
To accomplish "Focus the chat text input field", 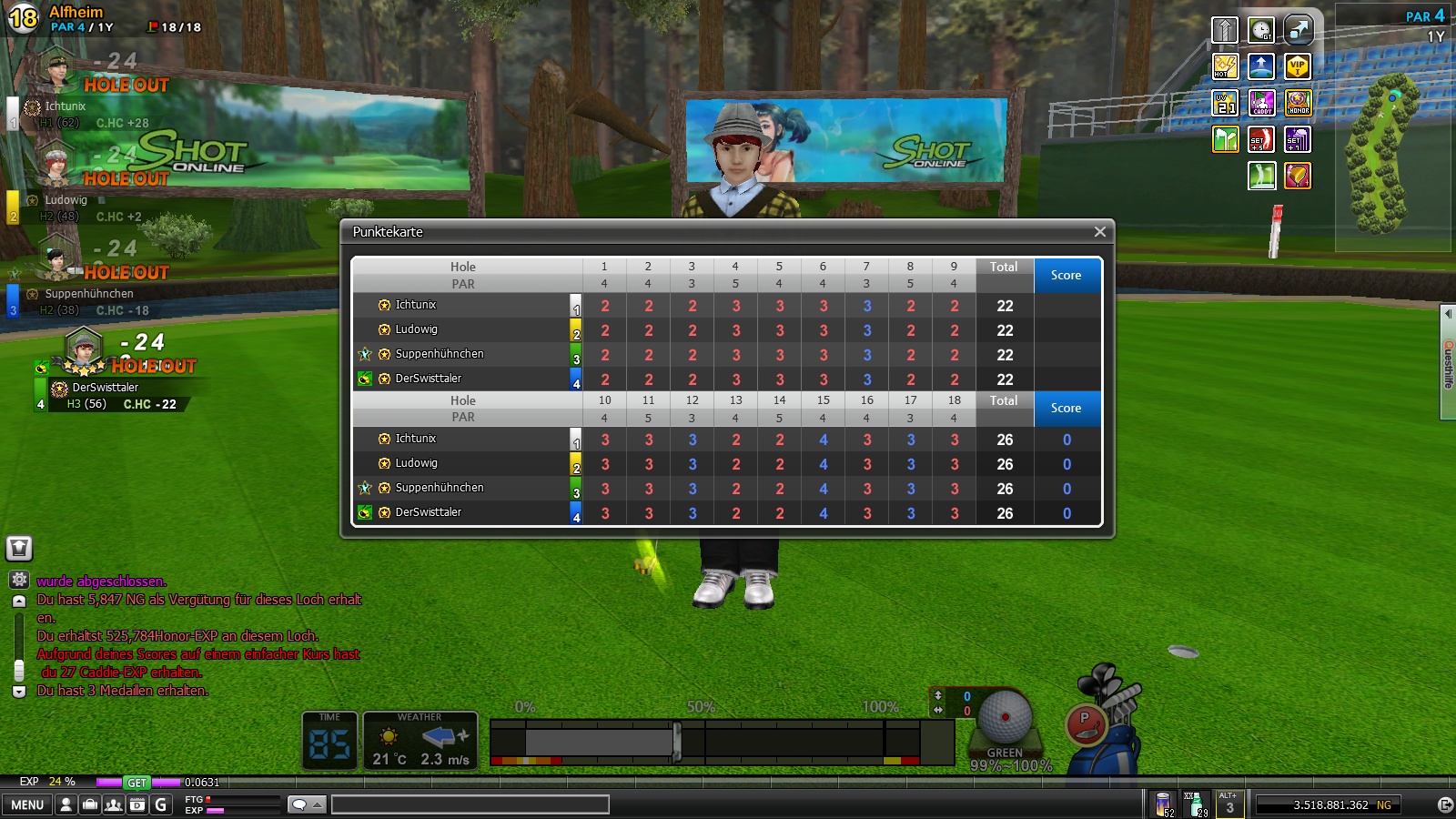I will click(470, 804).
